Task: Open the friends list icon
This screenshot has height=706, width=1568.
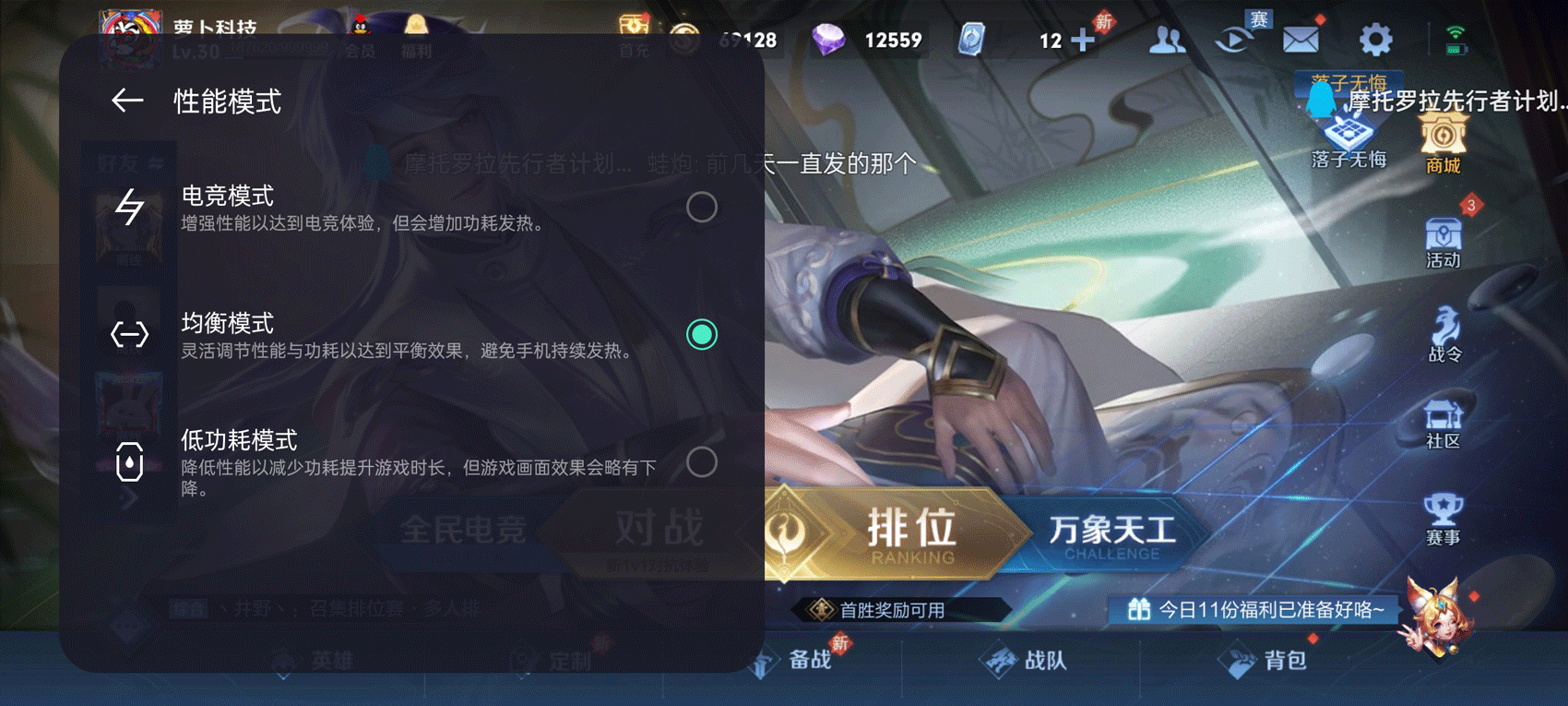Action: pos(1167,39)
